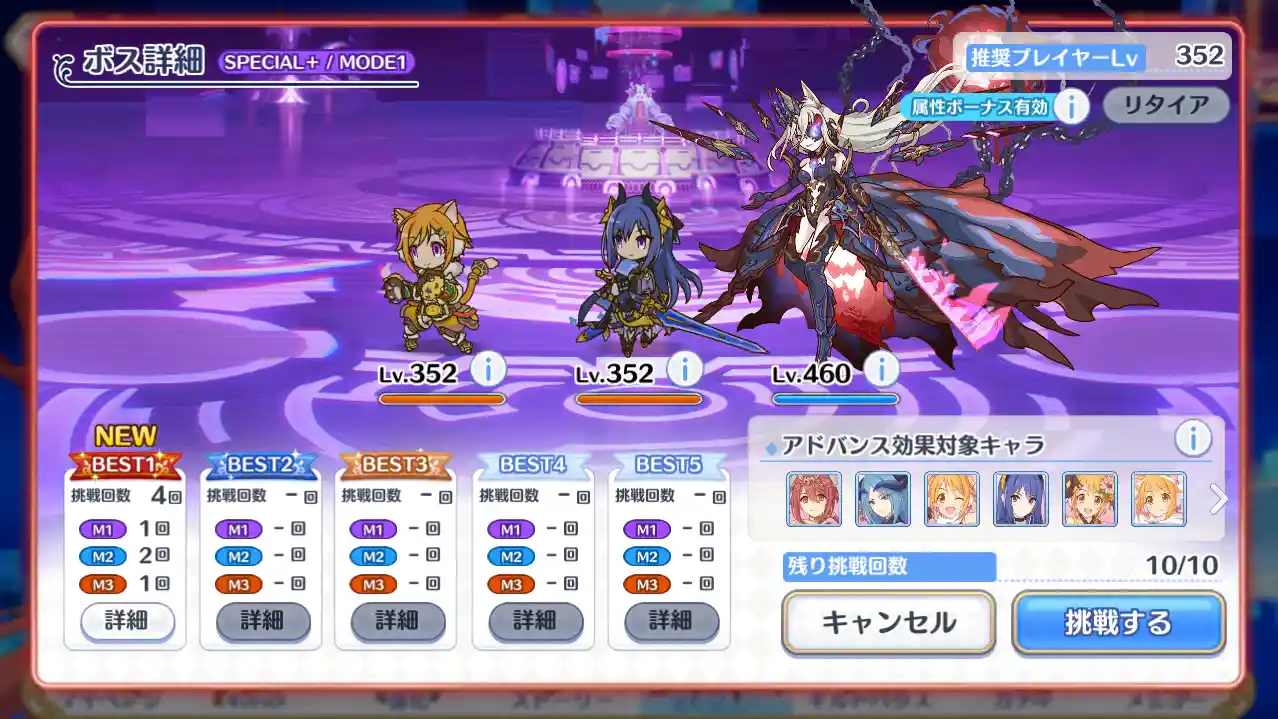Open 詳細 details under BEST5
The width and height of the screenshot is (1278, 719).
(671, 621)
